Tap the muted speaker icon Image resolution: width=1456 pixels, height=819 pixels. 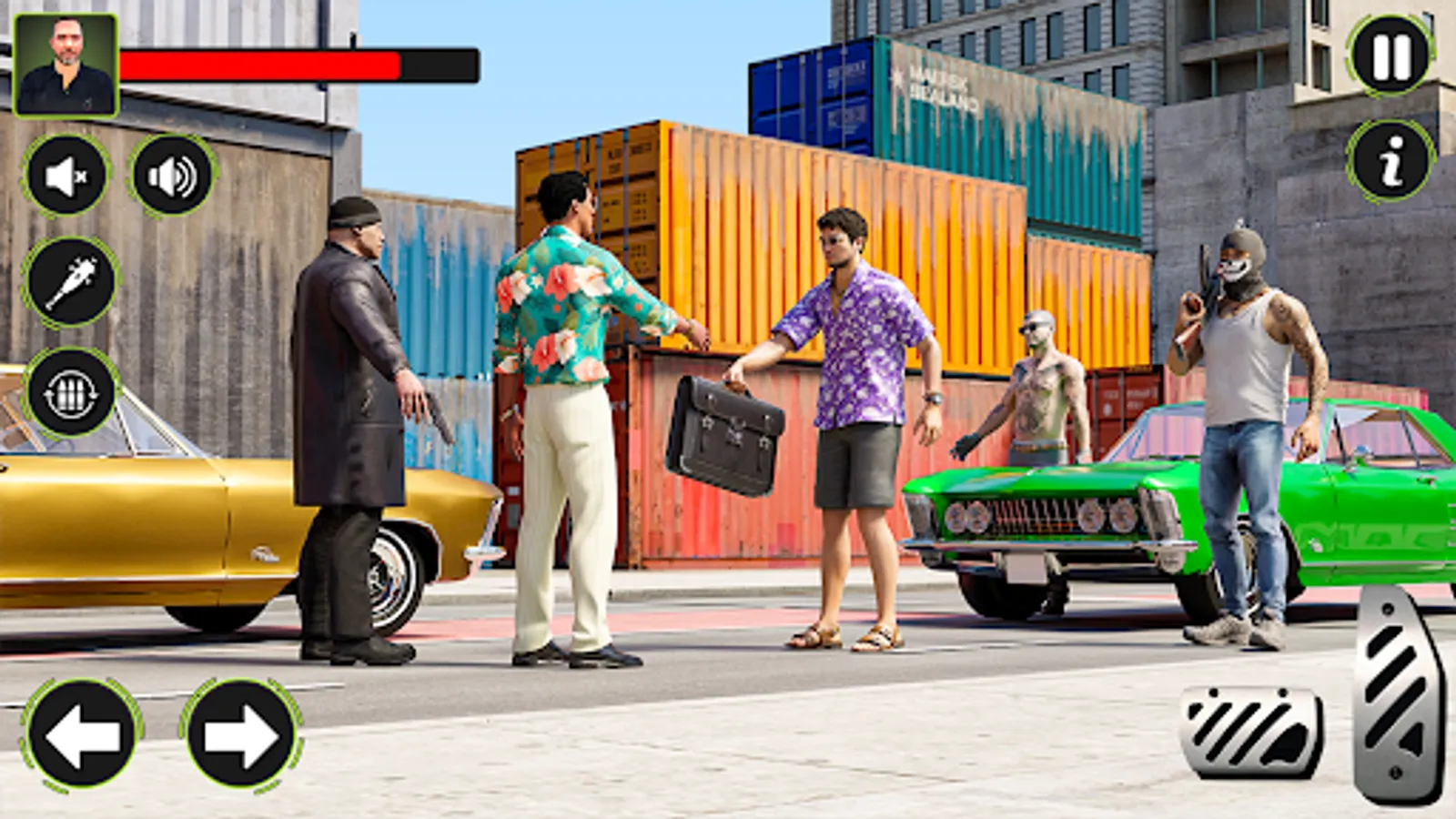pyautogui.click(x=66, y=173)
